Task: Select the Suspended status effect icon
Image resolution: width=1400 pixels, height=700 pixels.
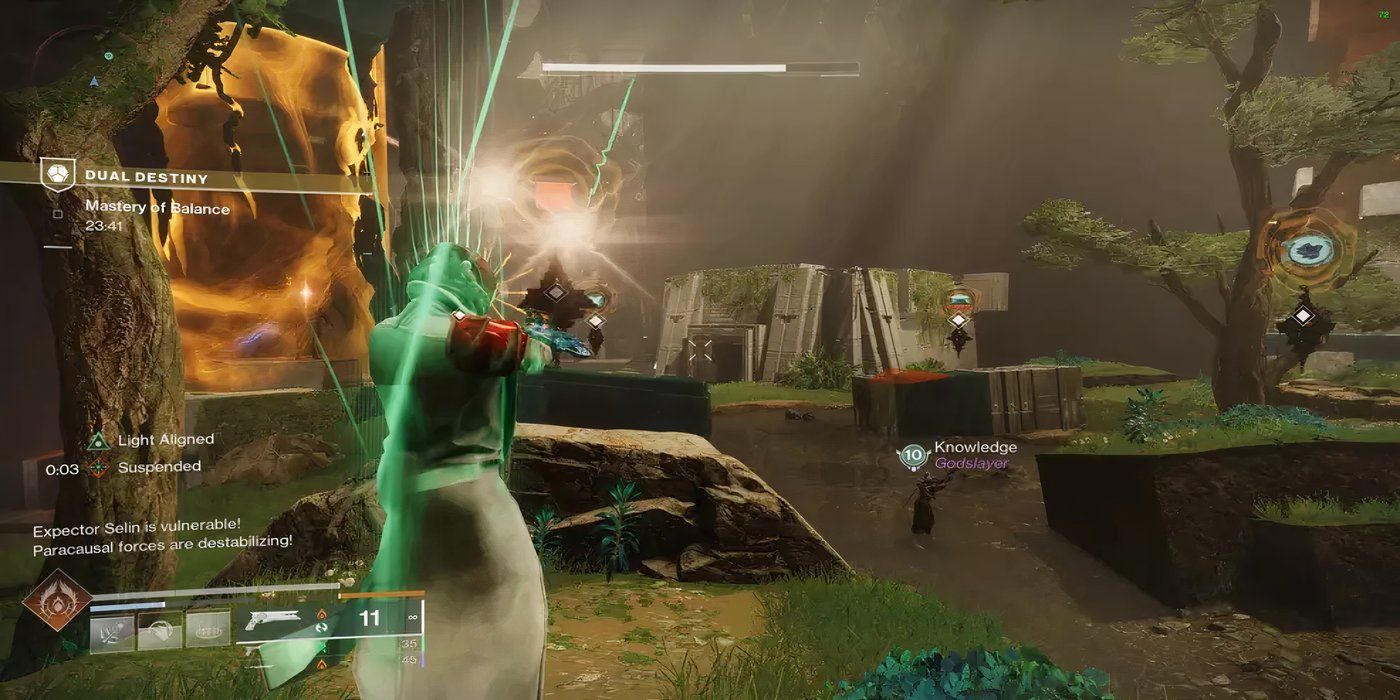Action: (x=98, y=467)
